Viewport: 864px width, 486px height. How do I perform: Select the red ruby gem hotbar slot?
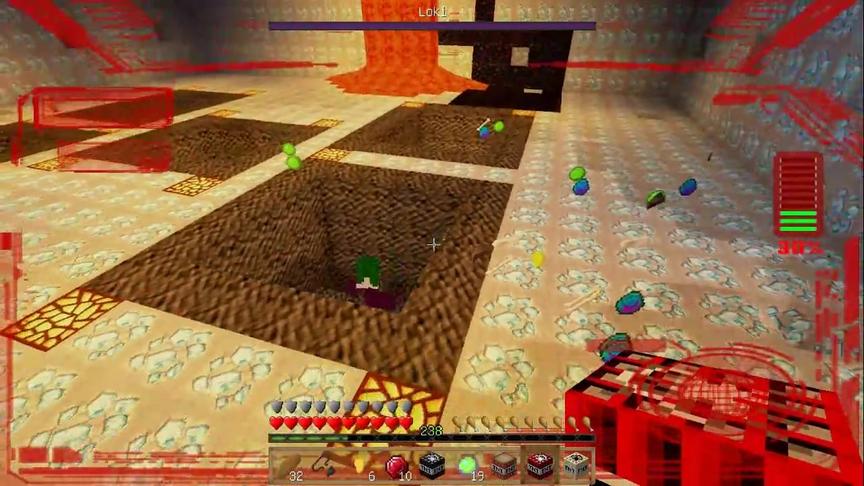point(395,465)
